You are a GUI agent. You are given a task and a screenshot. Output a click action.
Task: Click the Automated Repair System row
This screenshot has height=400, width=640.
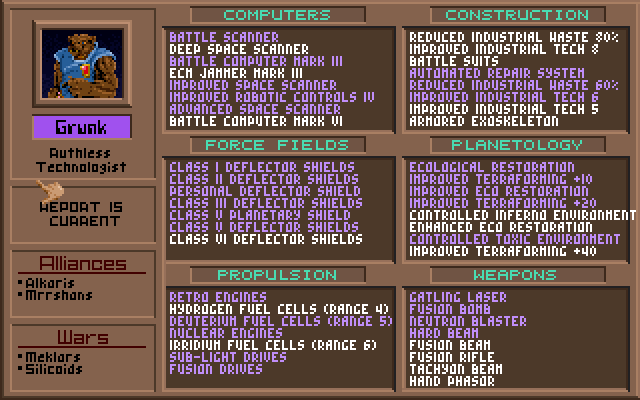click(x=497, y=73)
